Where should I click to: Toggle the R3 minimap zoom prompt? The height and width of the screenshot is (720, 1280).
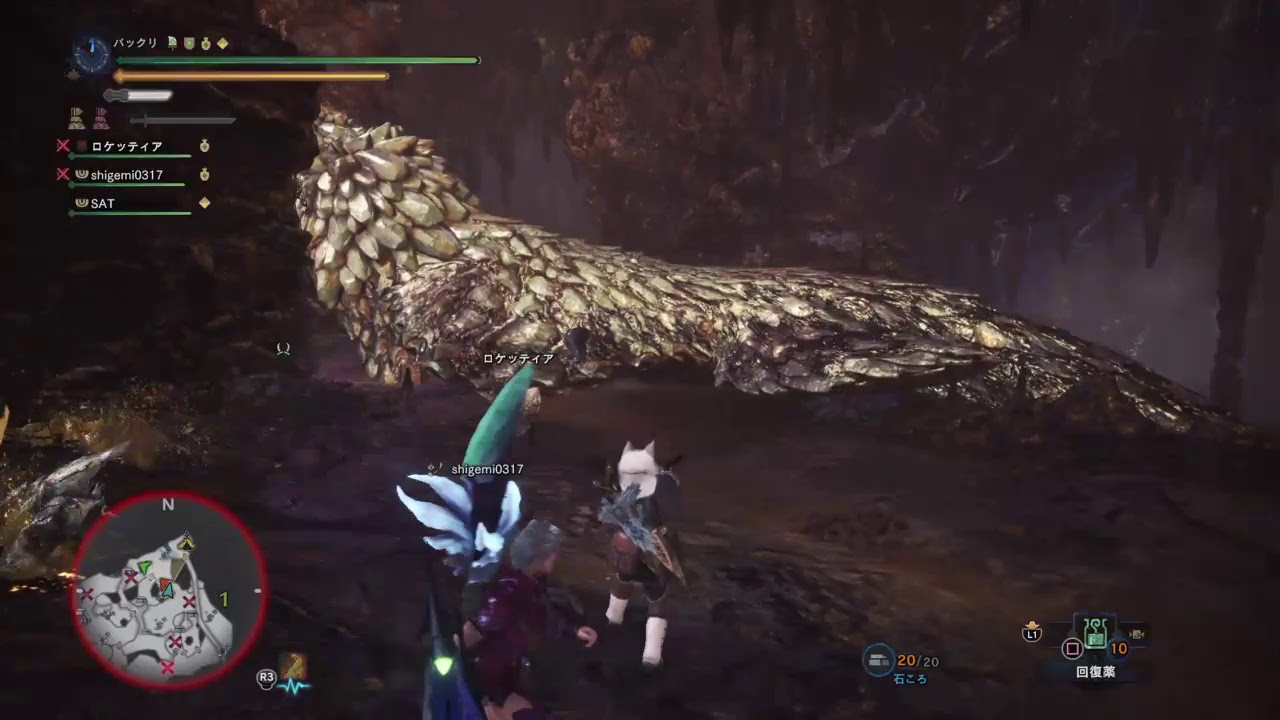point(266,680)
